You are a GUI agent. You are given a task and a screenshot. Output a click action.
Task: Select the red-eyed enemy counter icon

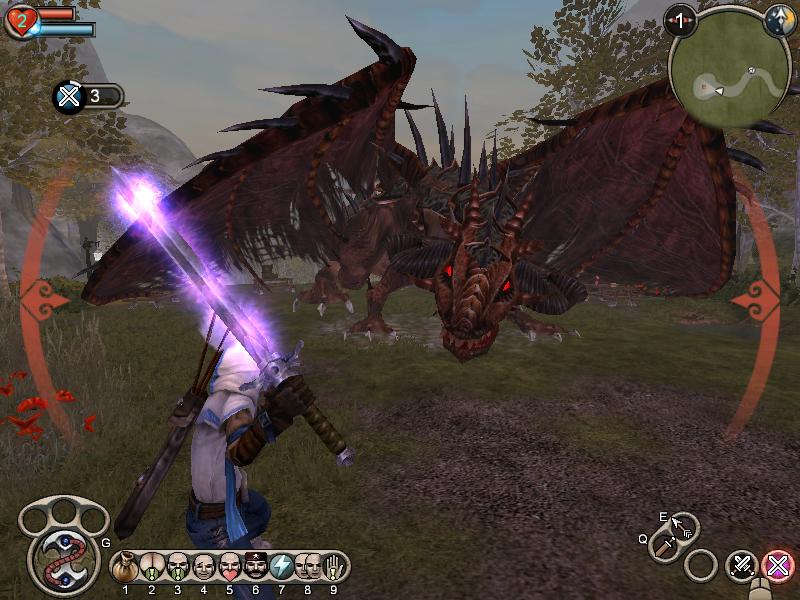pos(682,20)
